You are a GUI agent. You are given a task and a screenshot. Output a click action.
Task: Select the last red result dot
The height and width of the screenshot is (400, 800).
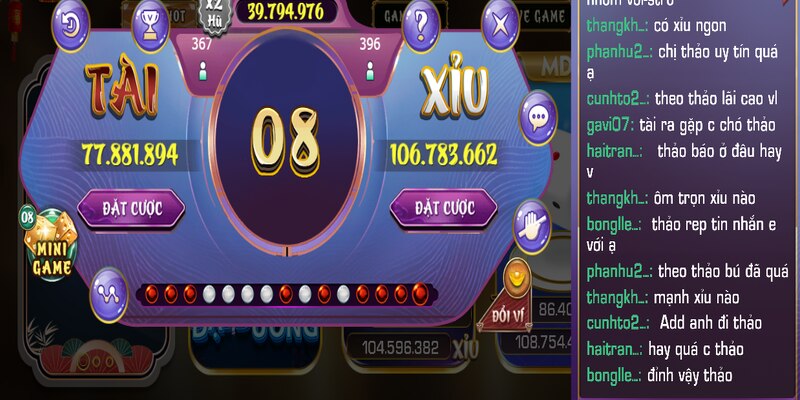click(x=419, y=294)
